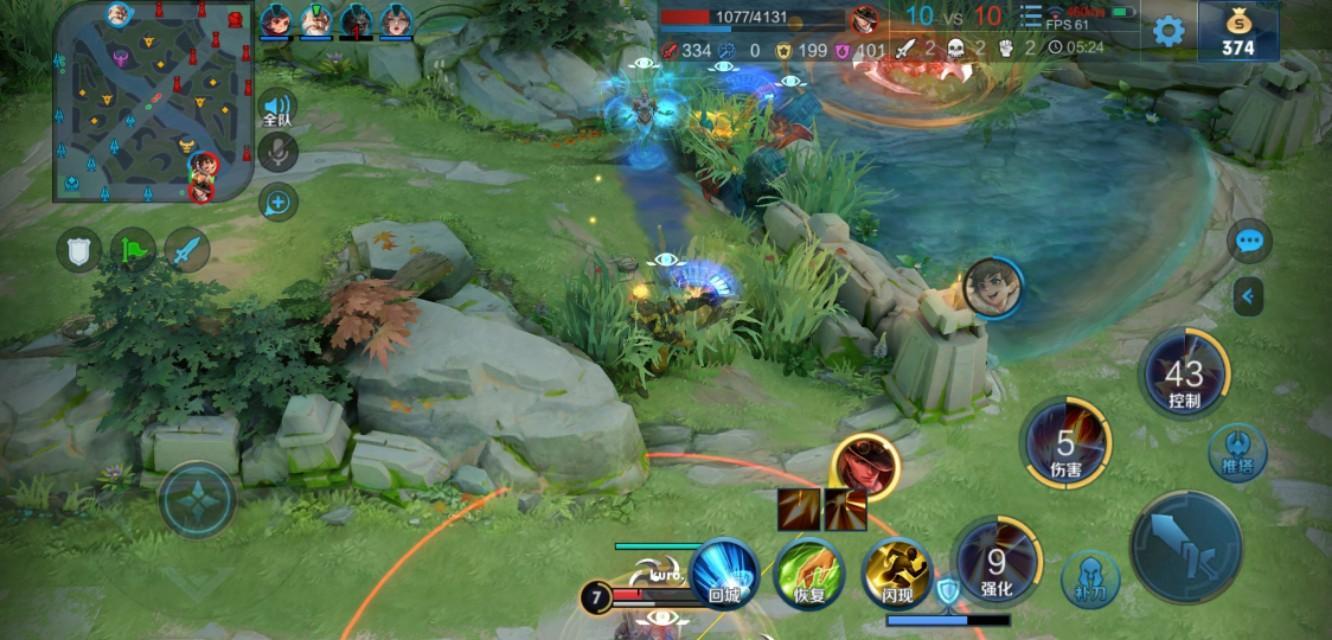Toggle the microphone voice button
This screenshot has width=1332, height=640.
coord(278,152)
